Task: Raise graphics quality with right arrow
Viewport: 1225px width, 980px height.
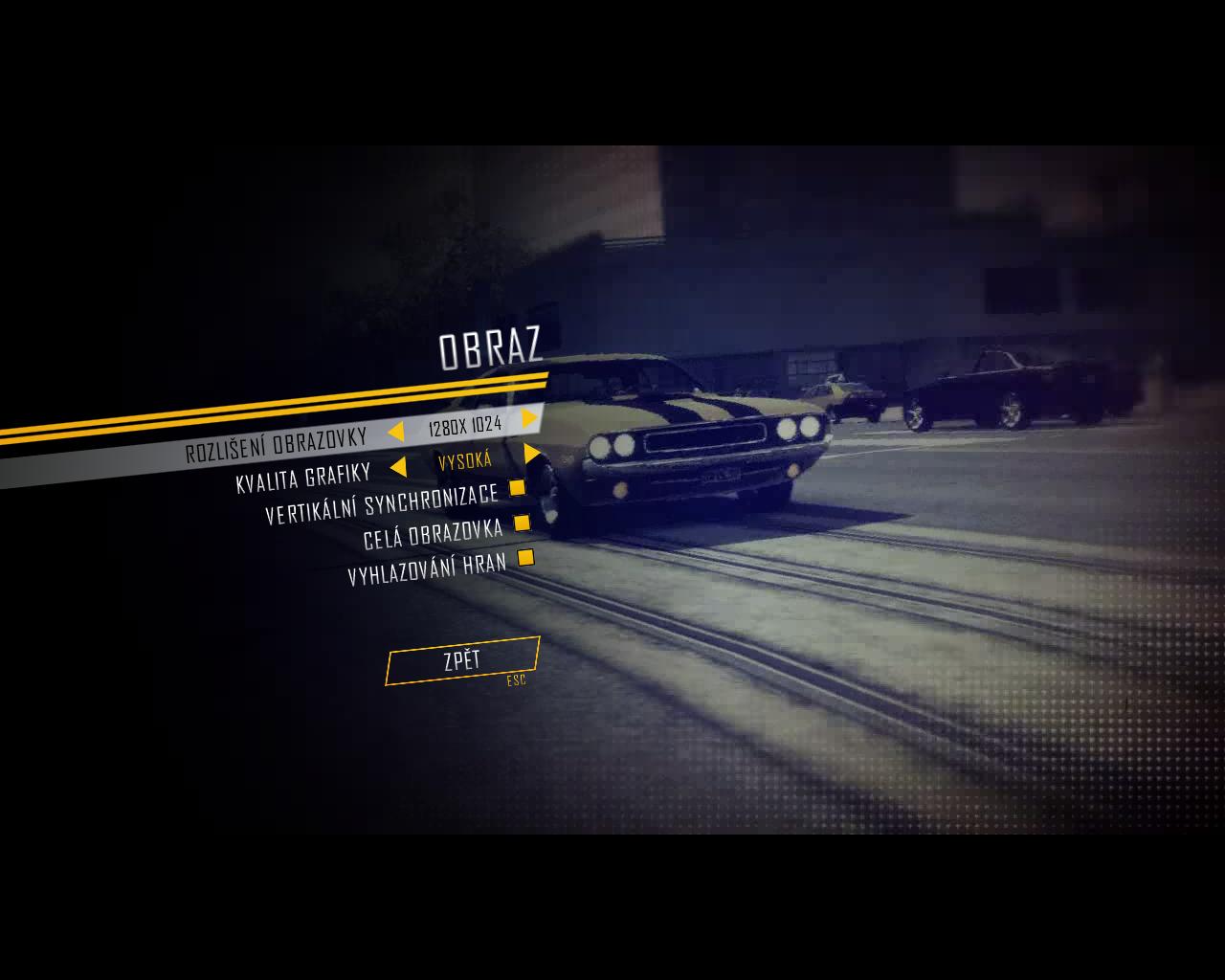Action: [532, 454]
